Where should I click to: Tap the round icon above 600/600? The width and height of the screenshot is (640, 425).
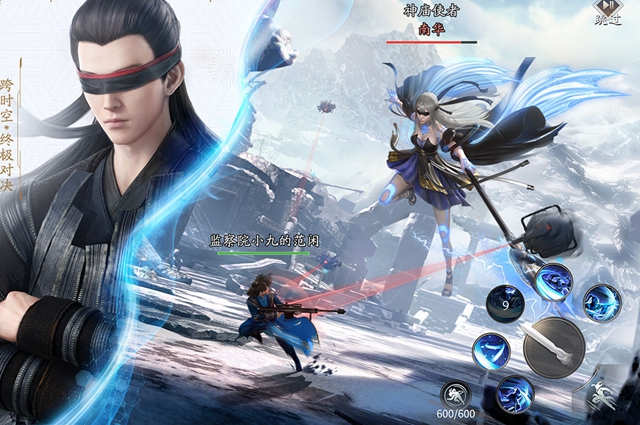457,394
